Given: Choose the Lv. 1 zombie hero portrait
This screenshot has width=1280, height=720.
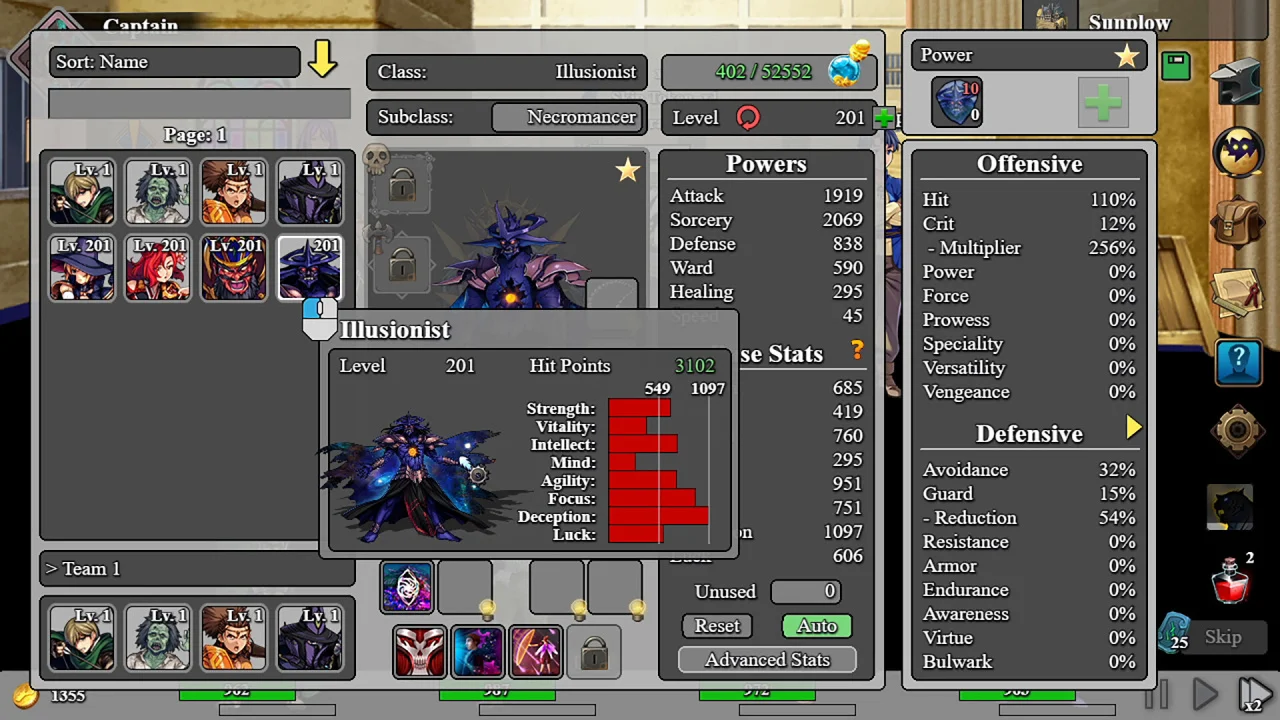Looking at the screenshot, I should [158, 191].
